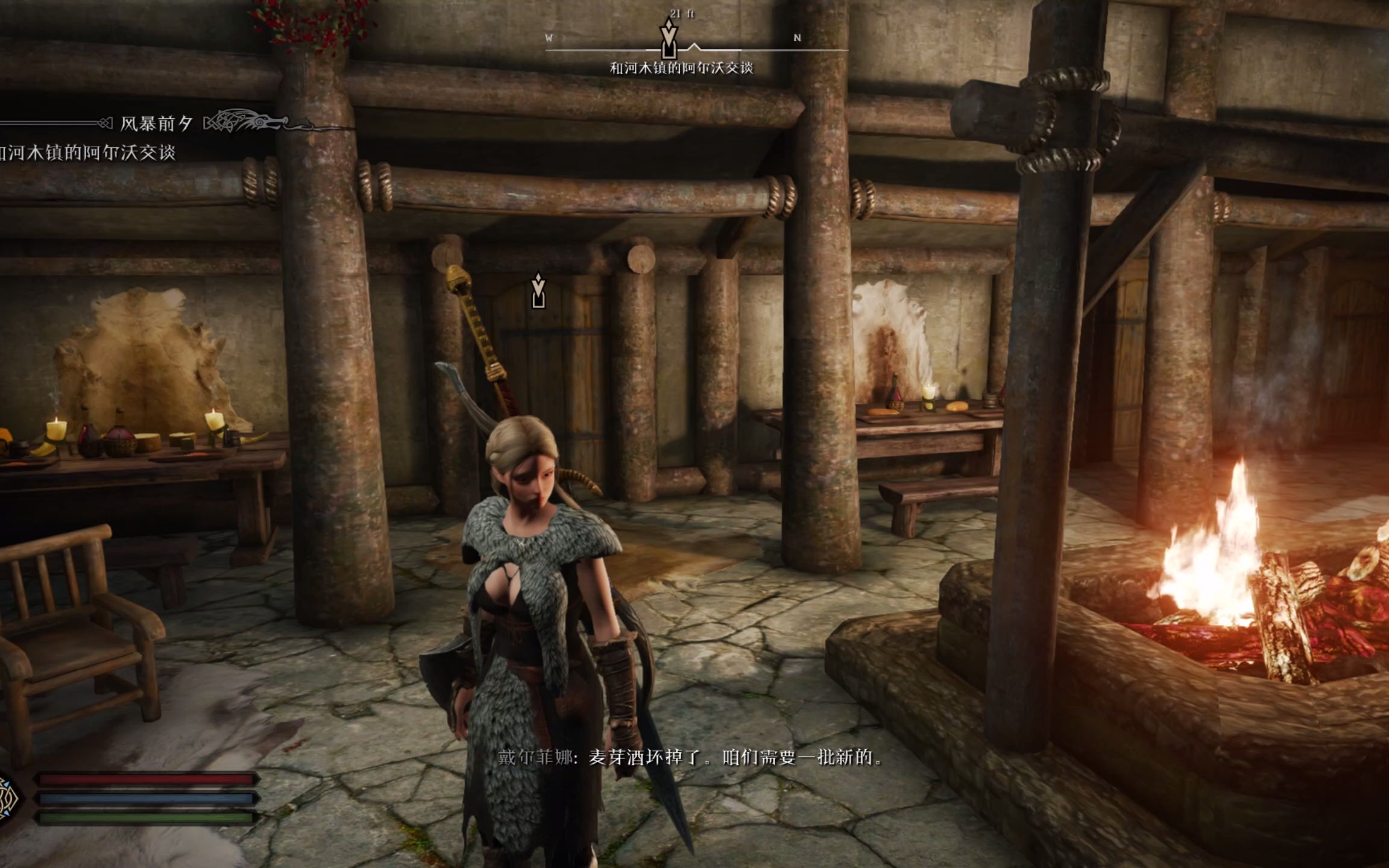Click the quest marker on the compass

tap(668, 39)
